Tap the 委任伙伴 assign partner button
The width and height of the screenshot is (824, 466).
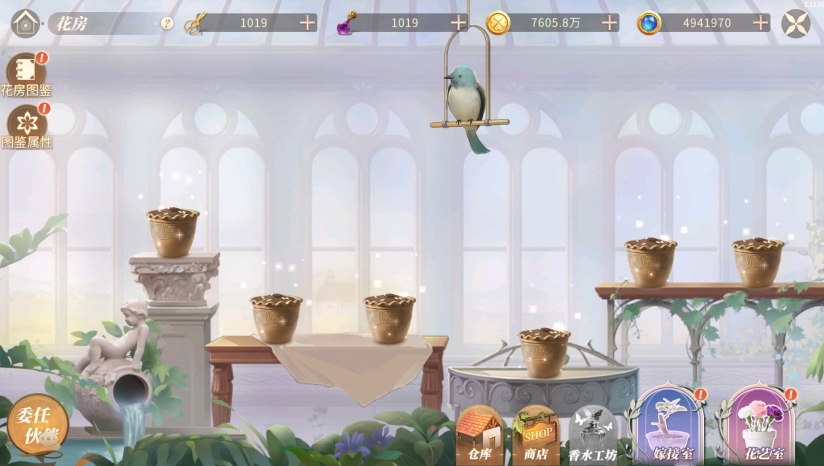(38, 424)
